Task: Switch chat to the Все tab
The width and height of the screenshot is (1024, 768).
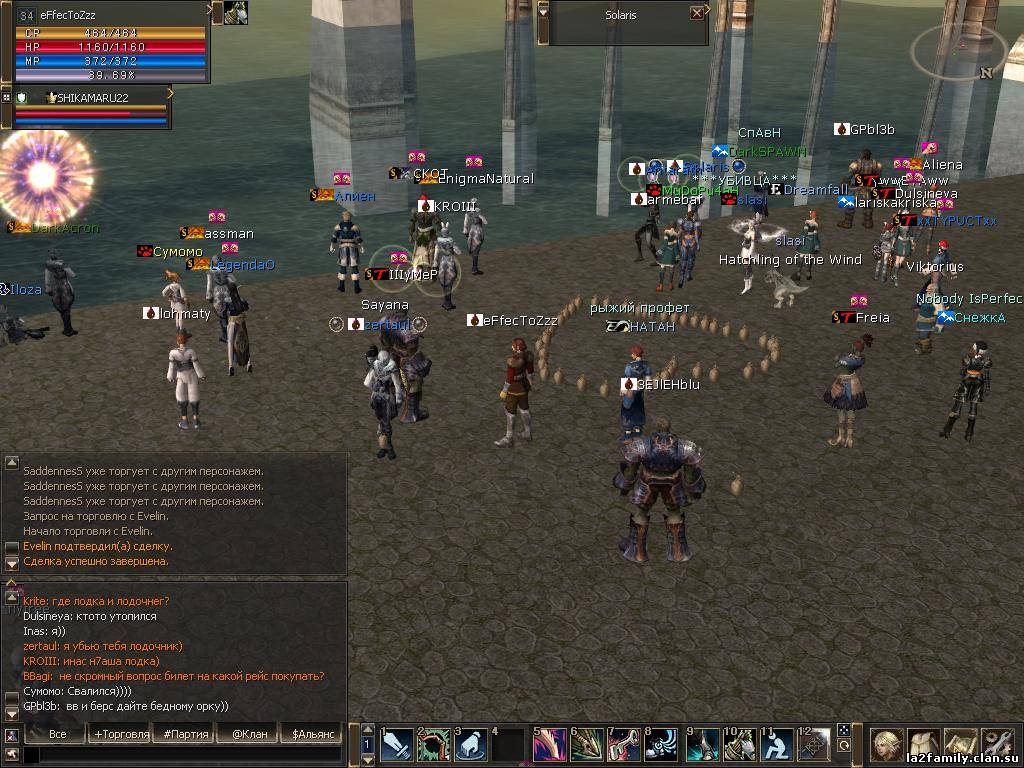Action: click(58, 734)
